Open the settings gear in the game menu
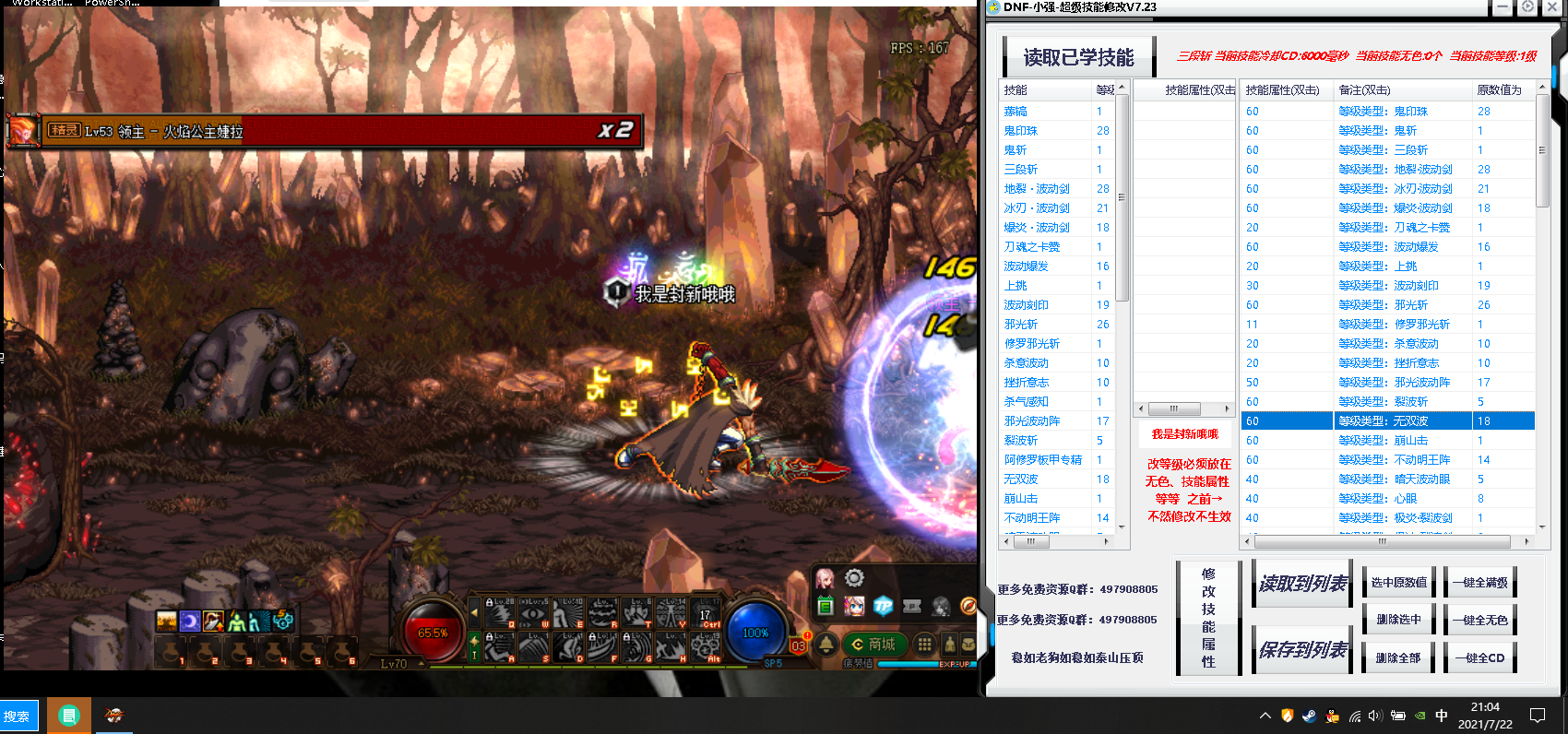Image resolution: width=1568 pixels, height=734 pixels. 854,577
